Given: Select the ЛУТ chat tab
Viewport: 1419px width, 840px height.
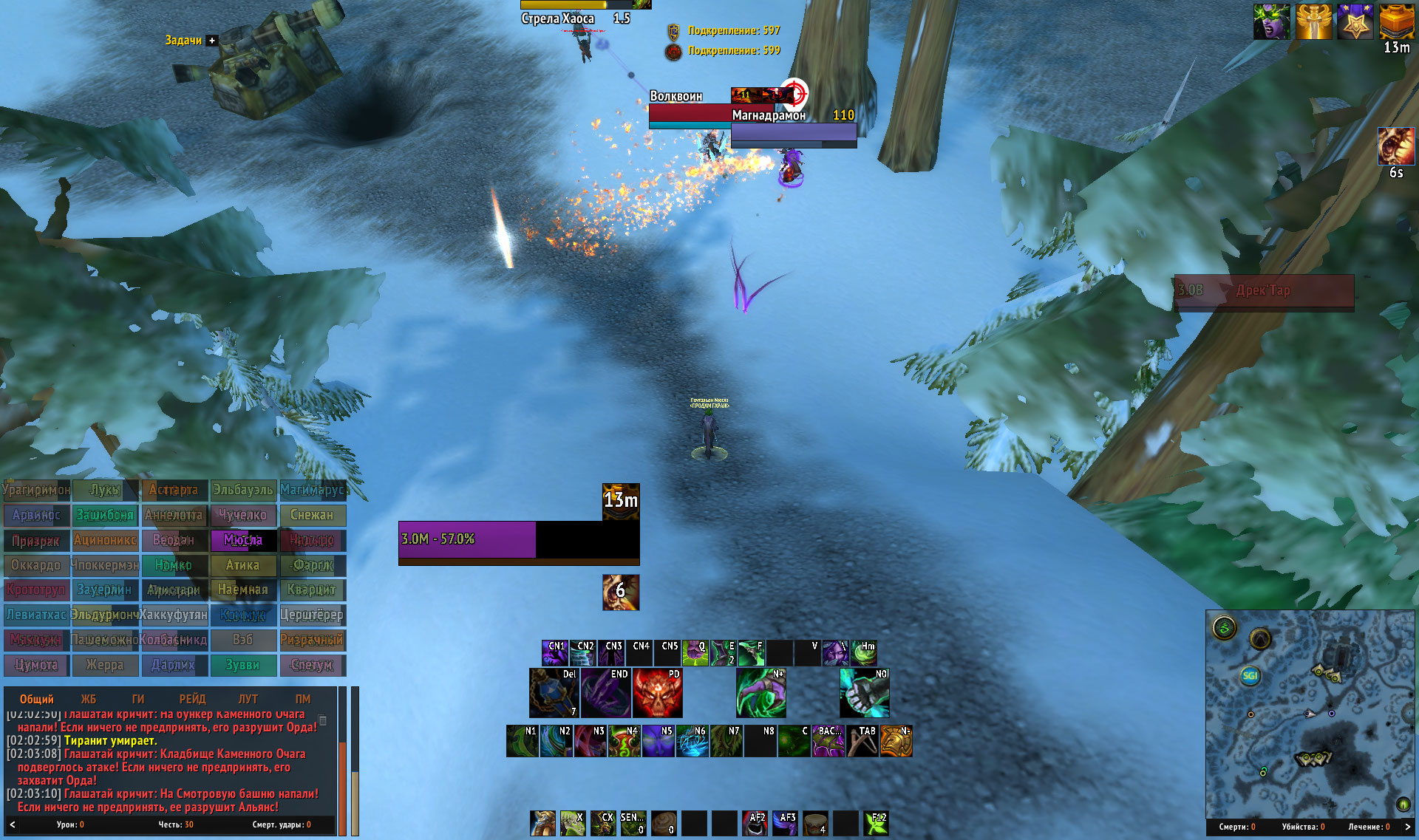Looking at the screenshot, I should [248, 699].
